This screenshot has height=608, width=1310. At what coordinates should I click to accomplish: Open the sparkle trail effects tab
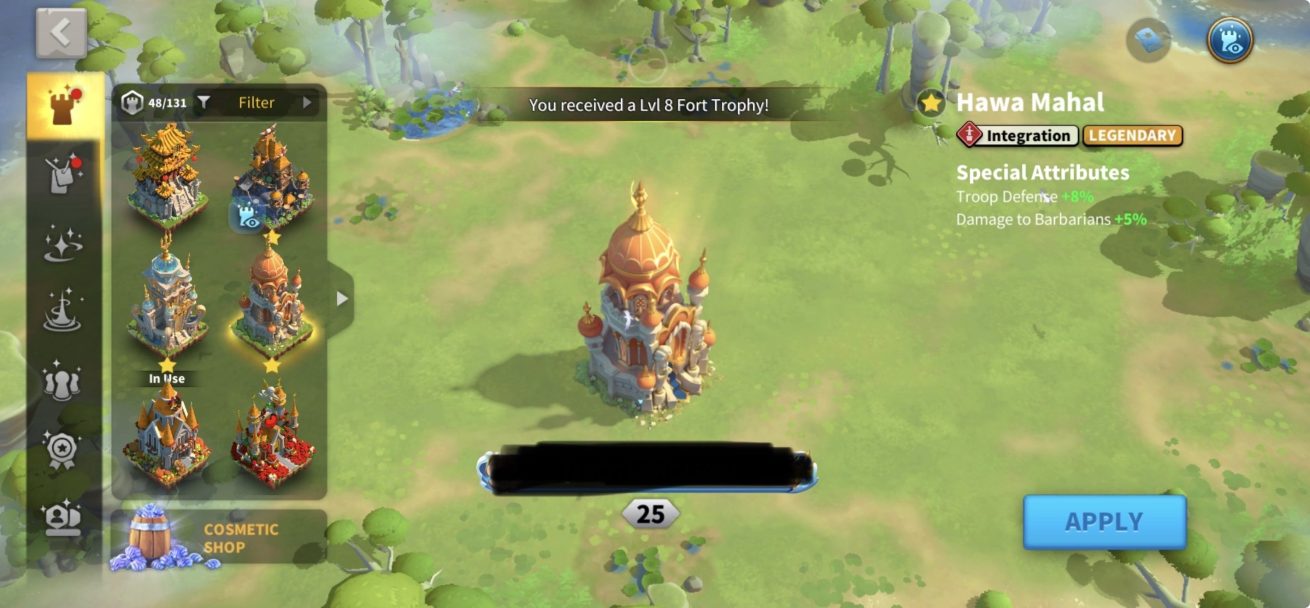[65, 243]
